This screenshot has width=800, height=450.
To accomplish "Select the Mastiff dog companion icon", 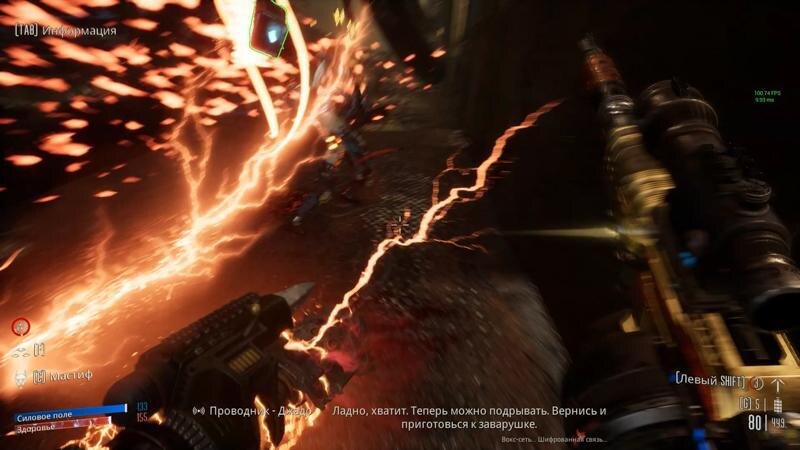I will 19,377.
